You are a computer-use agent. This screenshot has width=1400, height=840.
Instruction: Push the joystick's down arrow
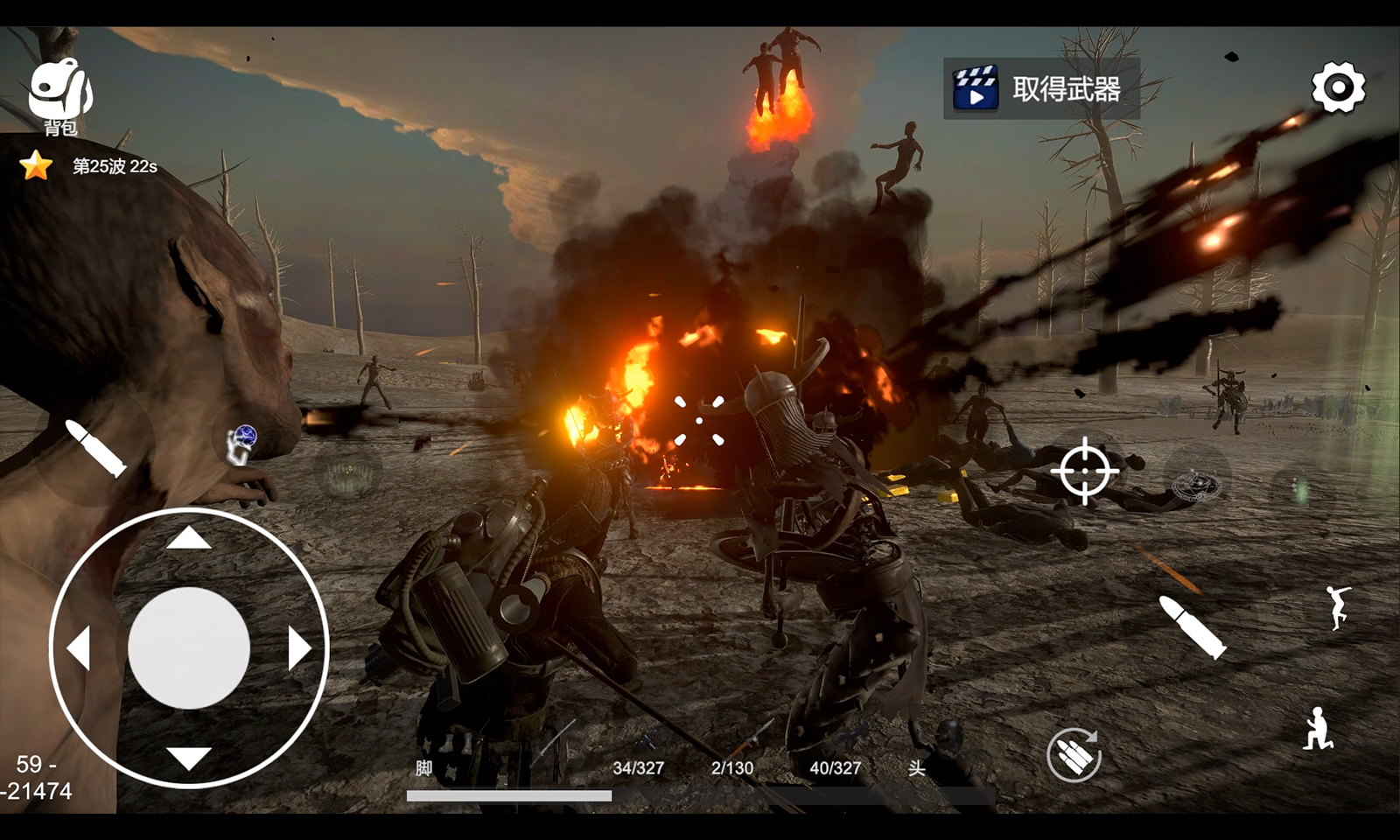point(189,758)
